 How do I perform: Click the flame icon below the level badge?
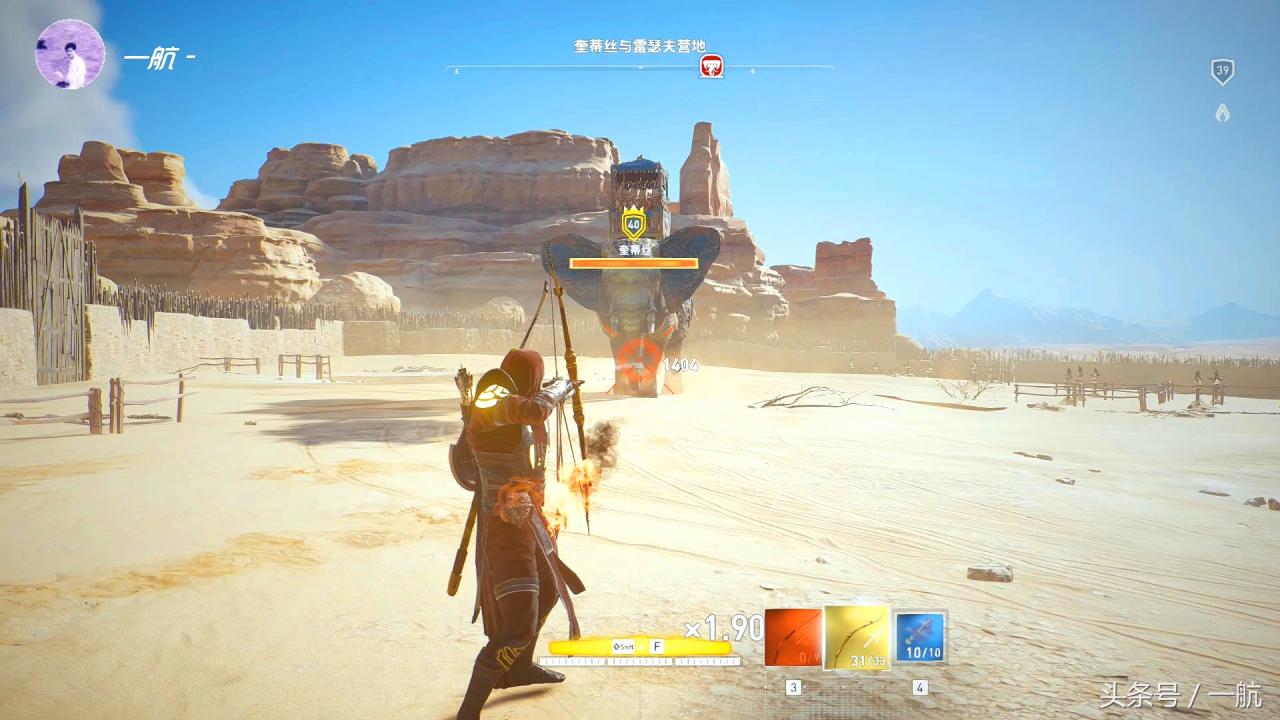pos(1222,113)
